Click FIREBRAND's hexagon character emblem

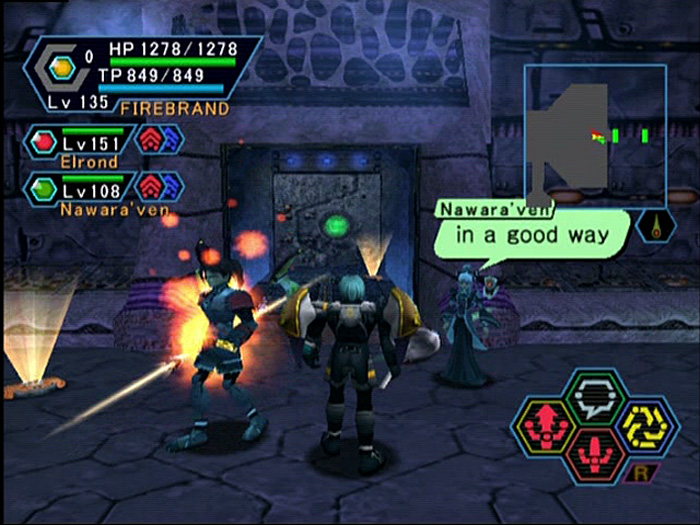pyautogui.click(x=63, y=68)
